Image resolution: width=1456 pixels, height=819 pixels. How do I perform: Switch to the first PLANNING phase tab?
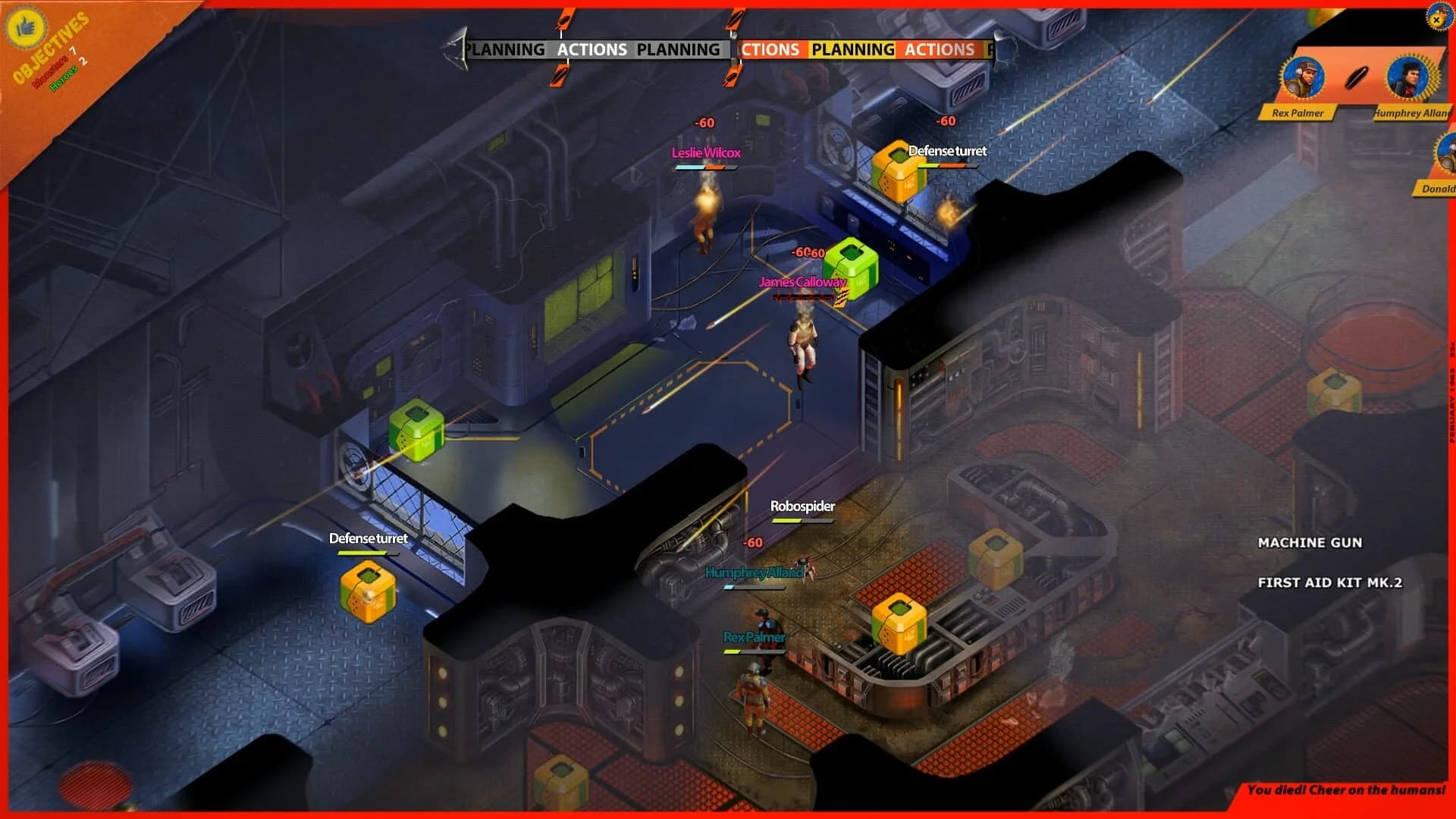[x=506, y=49]
